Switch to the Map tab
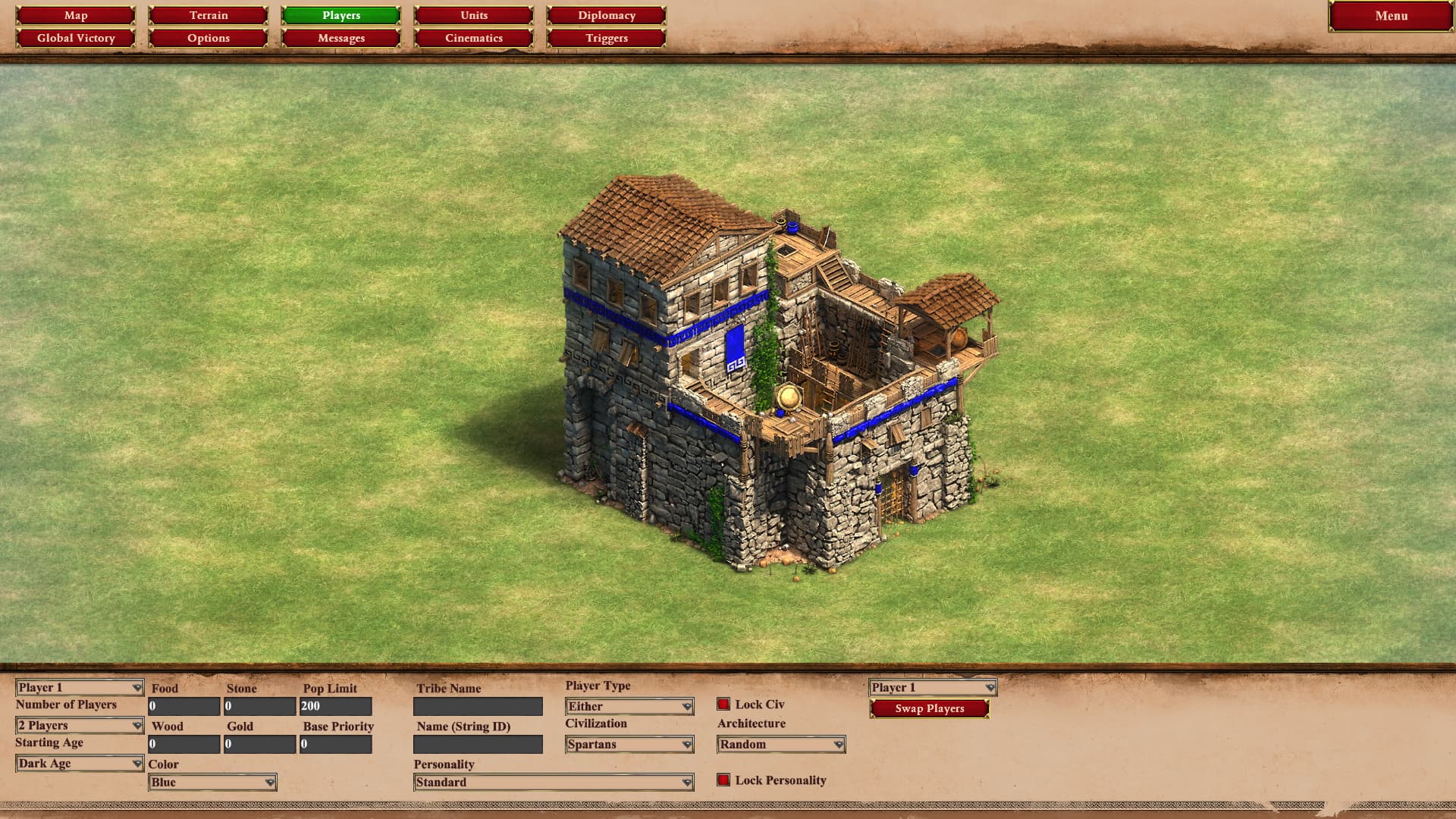The height and width of the screenshot is (819, 1456). point(76,15)
